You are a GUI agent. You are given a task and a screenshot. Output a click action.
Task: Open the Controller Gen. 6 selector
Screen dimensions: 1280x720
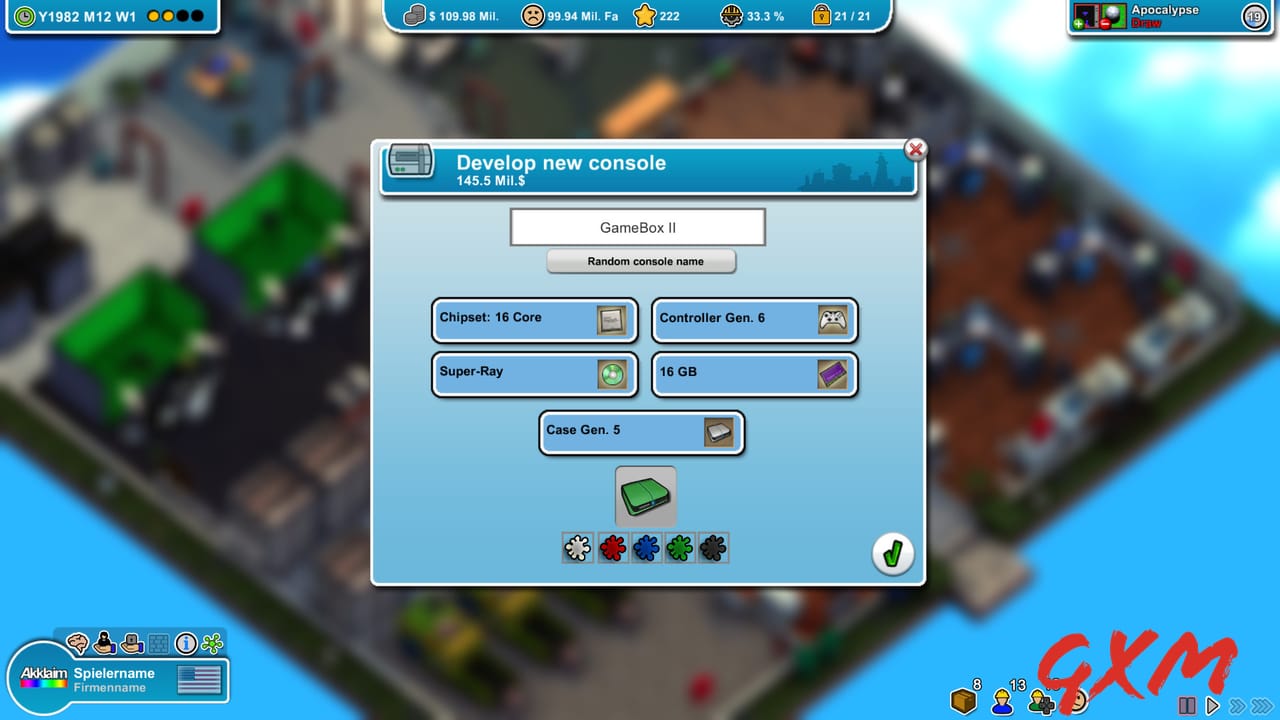tap(755, 320)
